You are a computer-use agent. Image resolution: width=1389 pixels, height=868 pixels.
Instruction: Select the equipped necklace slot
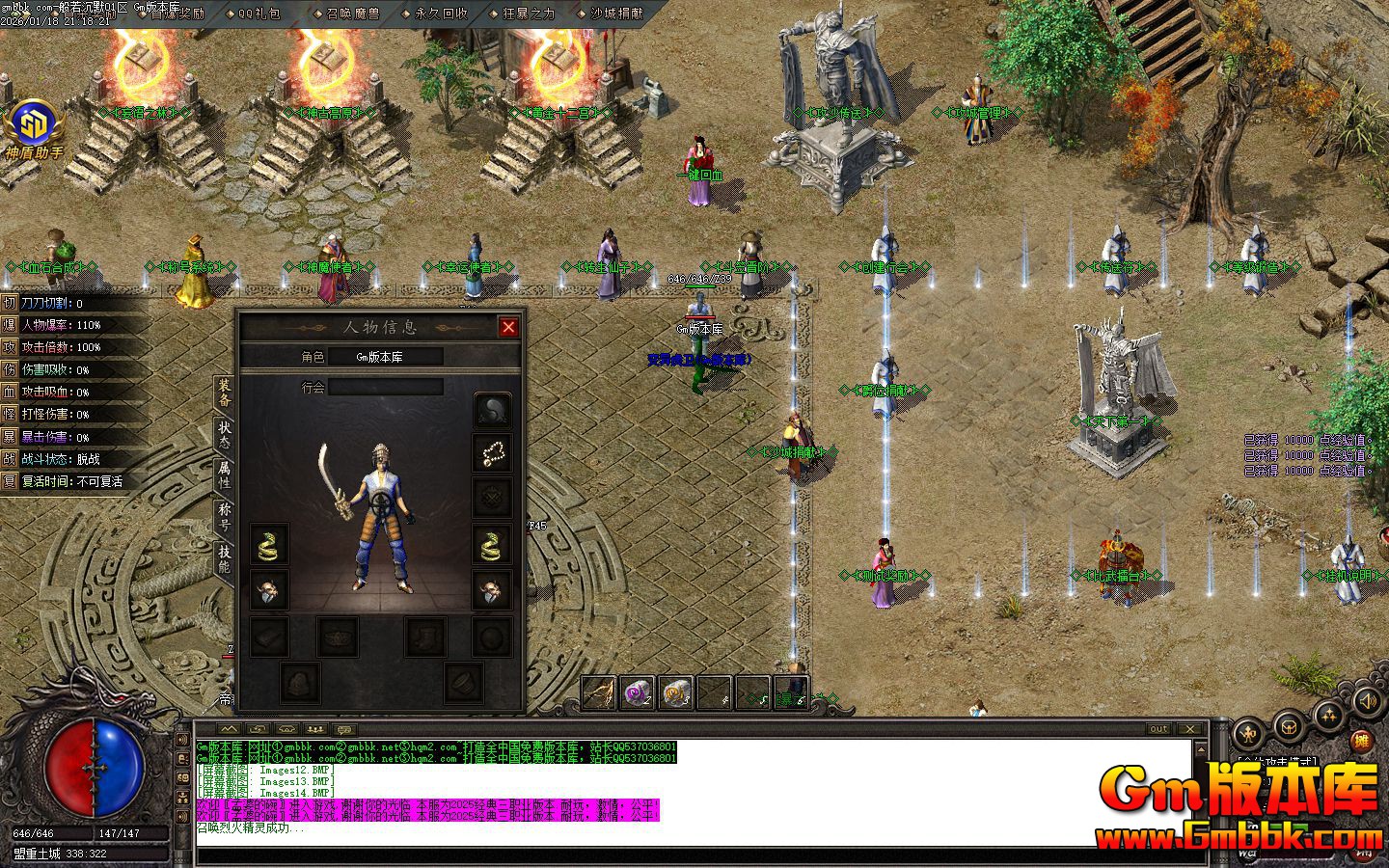click(493, 452)
